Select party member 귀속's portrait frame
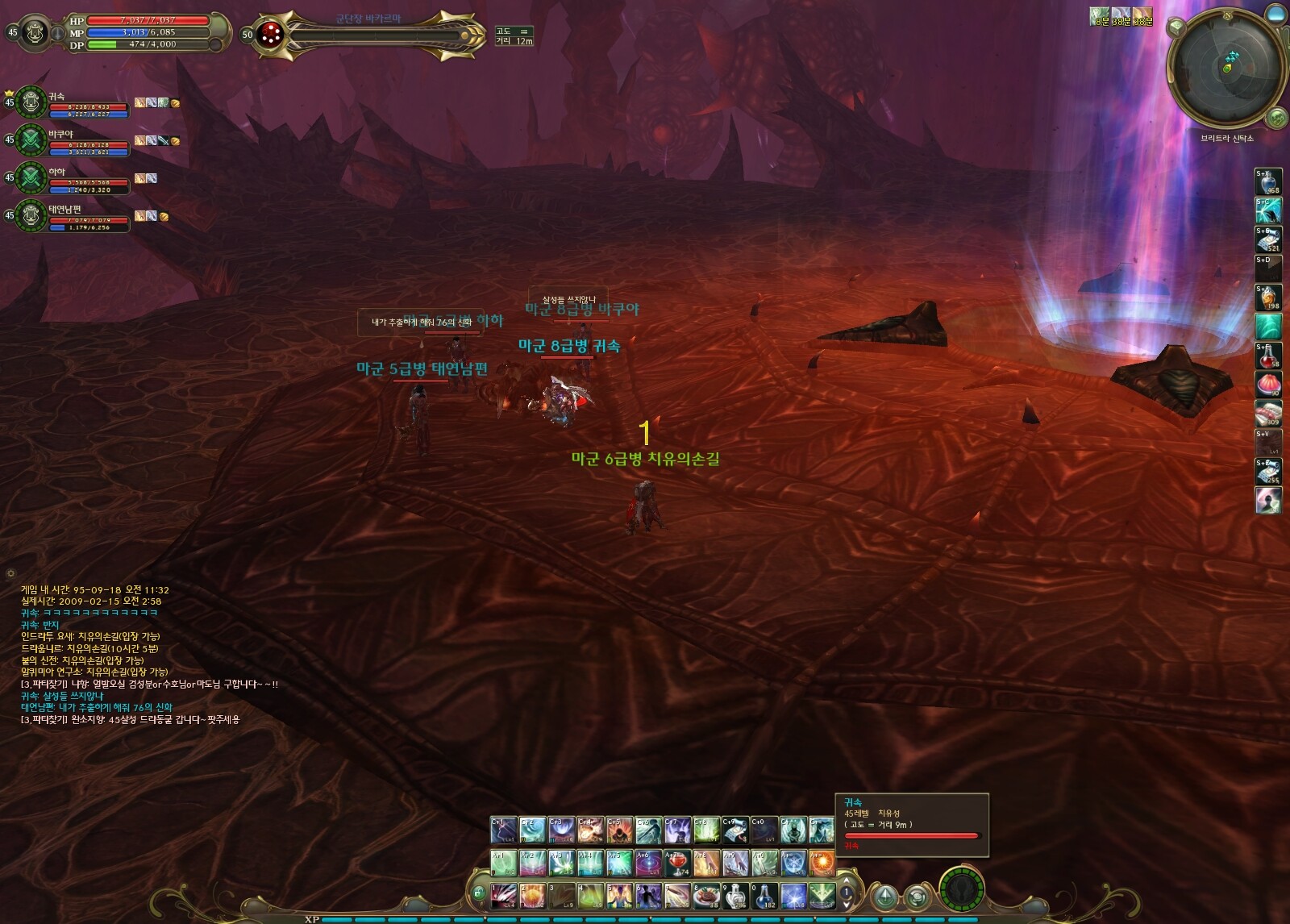Image resolution: width=1290 pixels, height=924 pixels. [x=31, y=102]
